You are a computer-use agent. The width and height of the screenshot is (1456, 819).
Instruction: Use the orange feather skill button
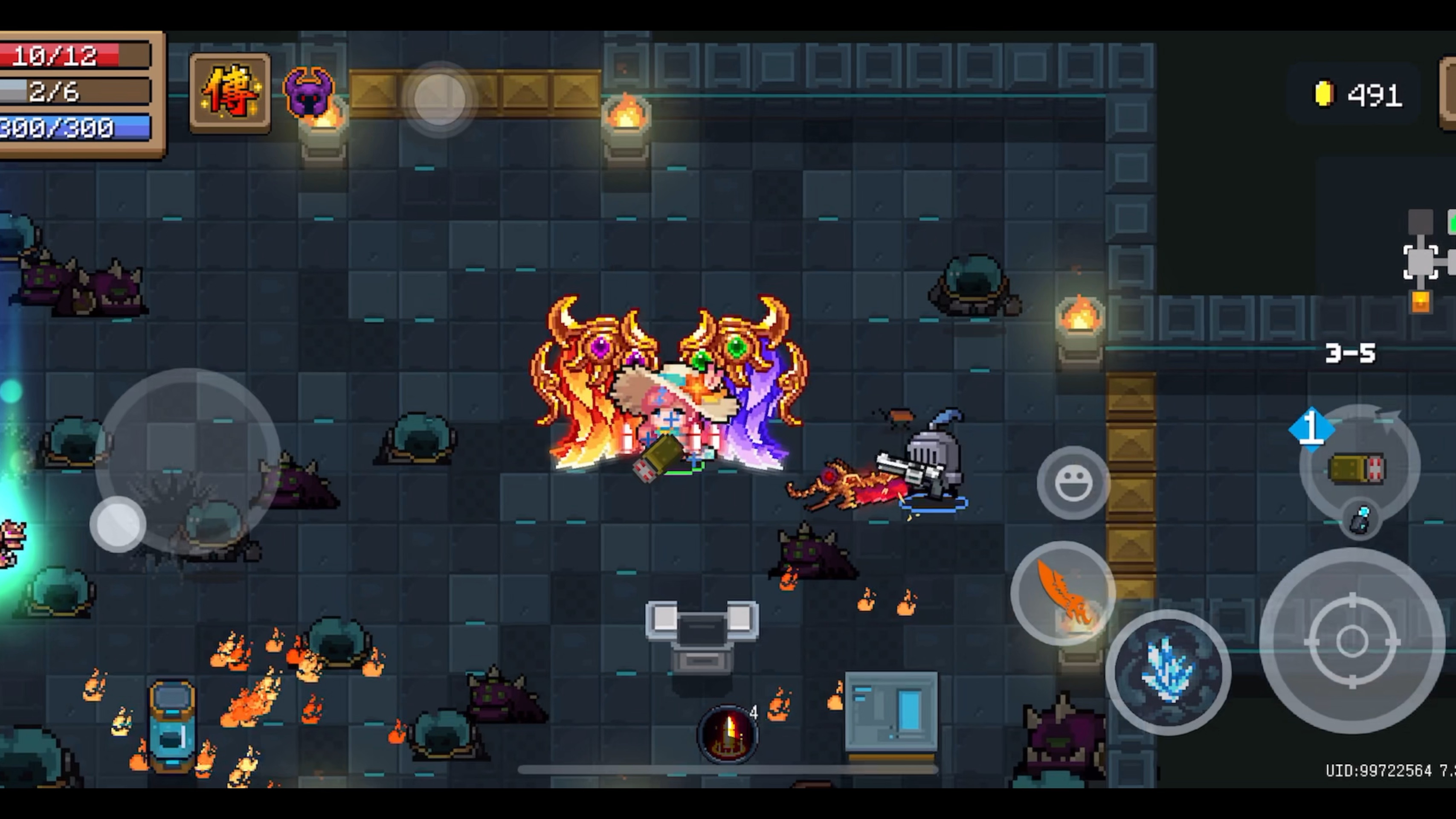coord(1063,593)
